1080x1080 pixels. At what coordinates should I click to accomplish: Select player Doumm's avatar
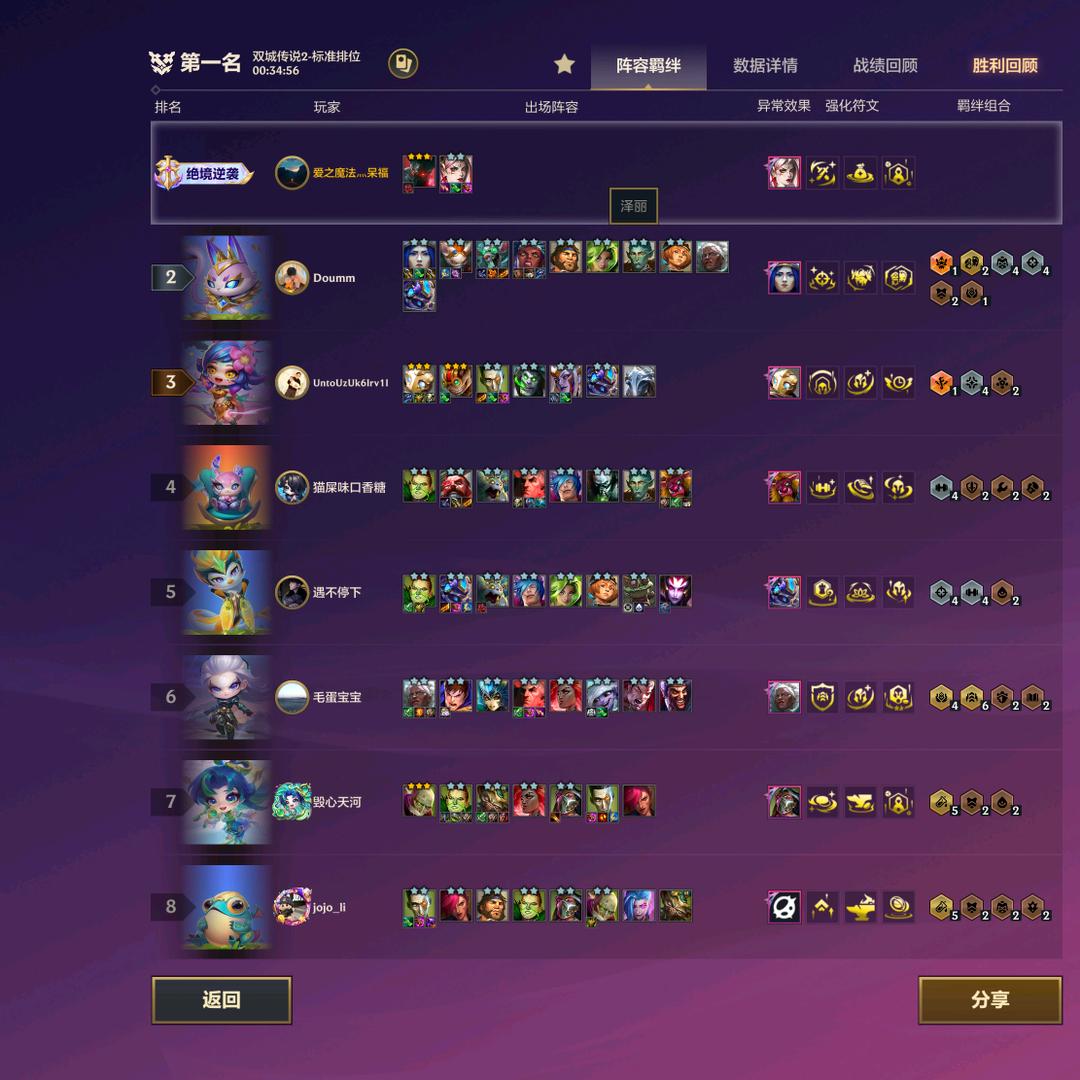[292, 278]
